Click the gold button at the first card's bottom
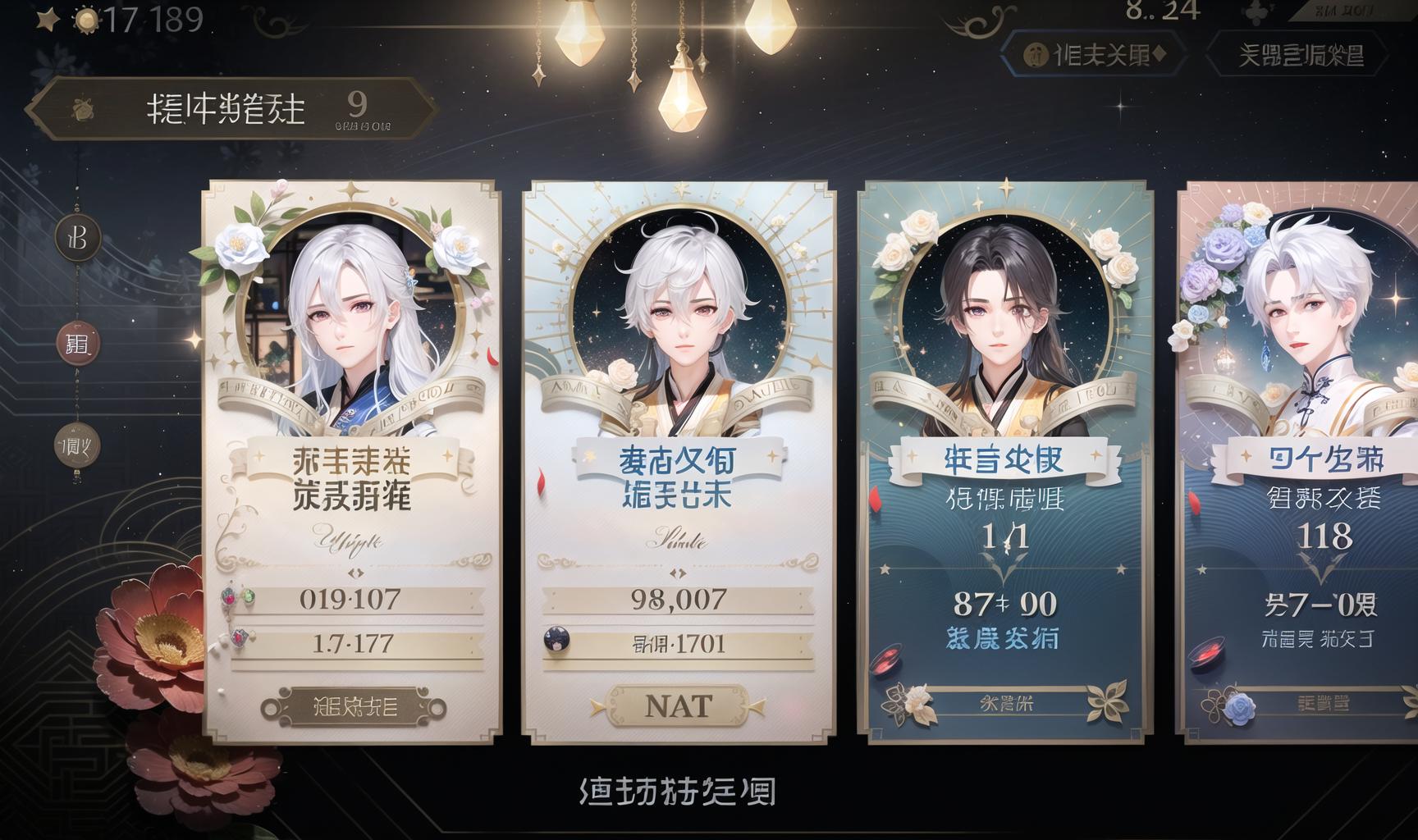This screenshot has width=1418, height=840. pyautogui.click(x=354, y=705)
